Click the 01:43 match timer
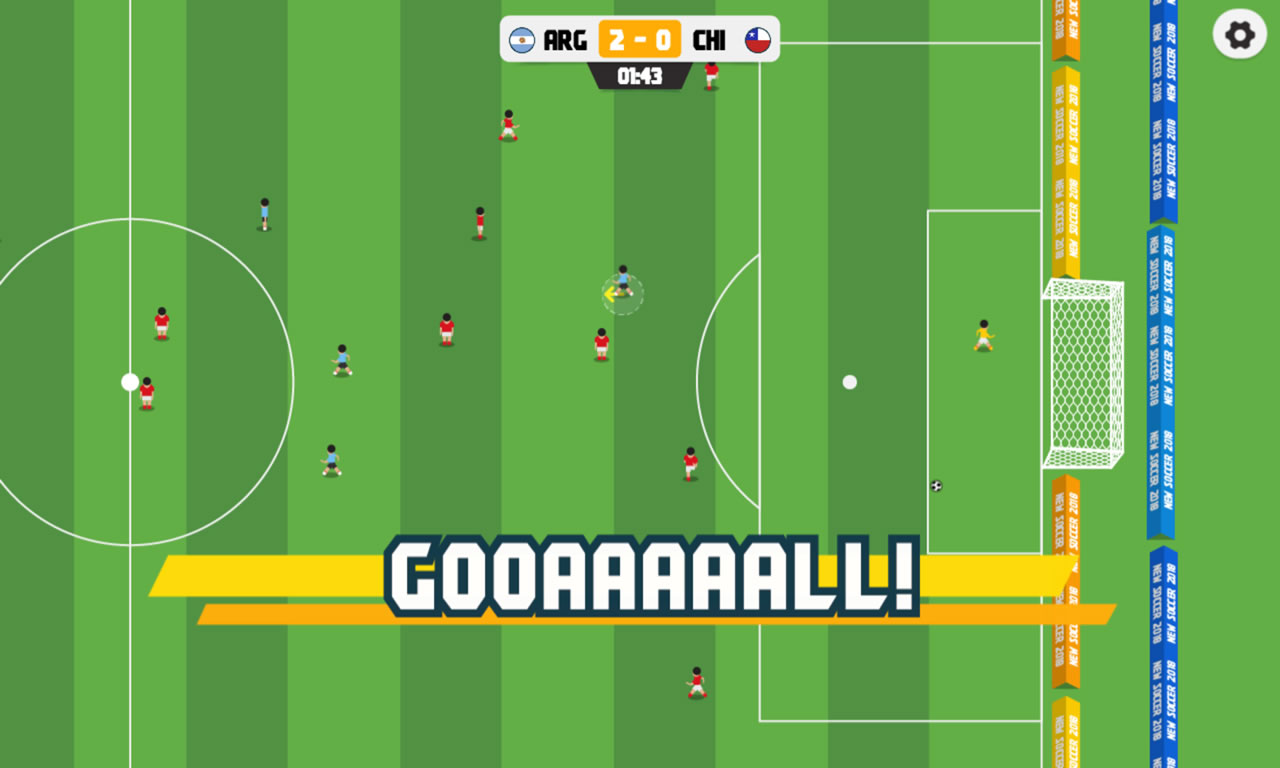The width and height of the screenshot is (1280, 768). [639, 77]
